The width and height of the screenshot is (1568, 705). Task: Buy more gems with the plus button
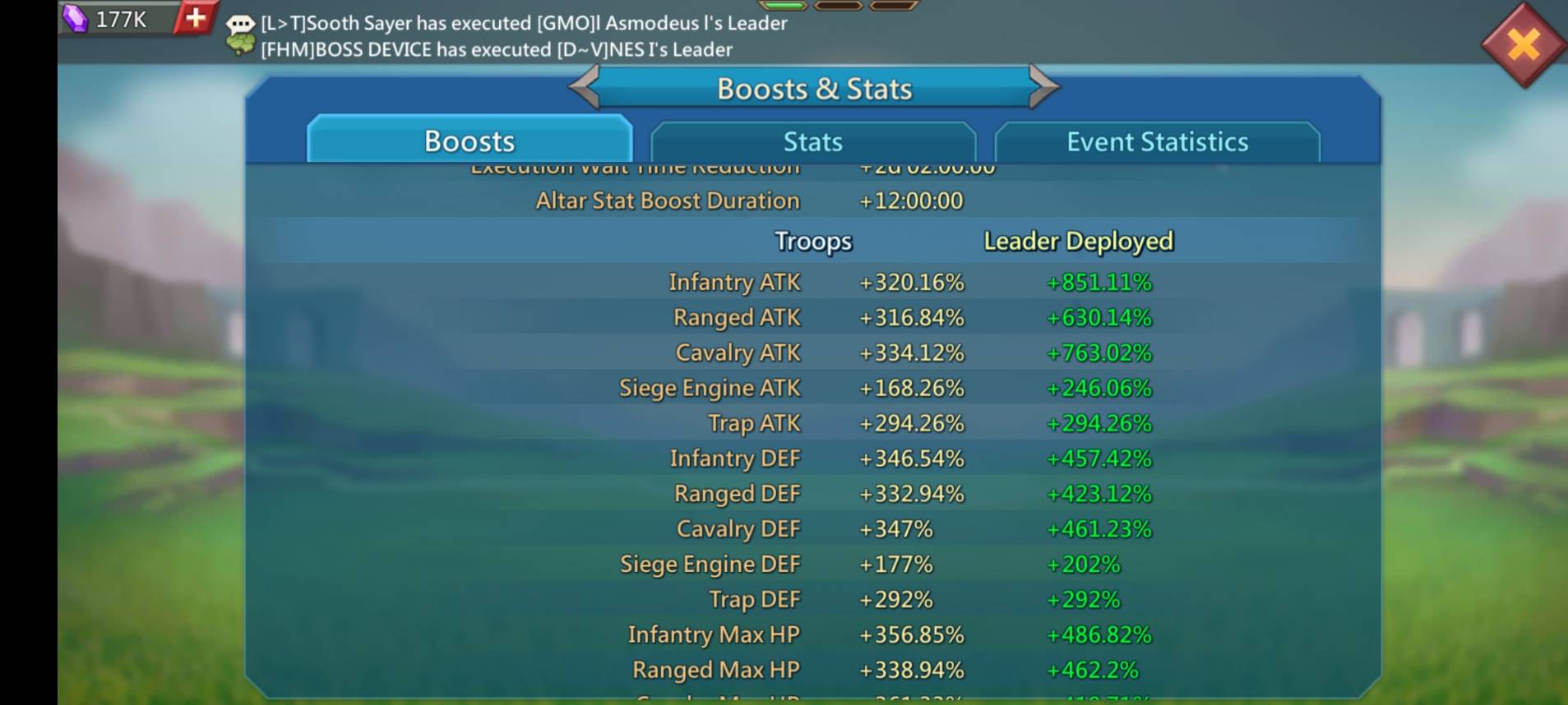tap(196, 18)
